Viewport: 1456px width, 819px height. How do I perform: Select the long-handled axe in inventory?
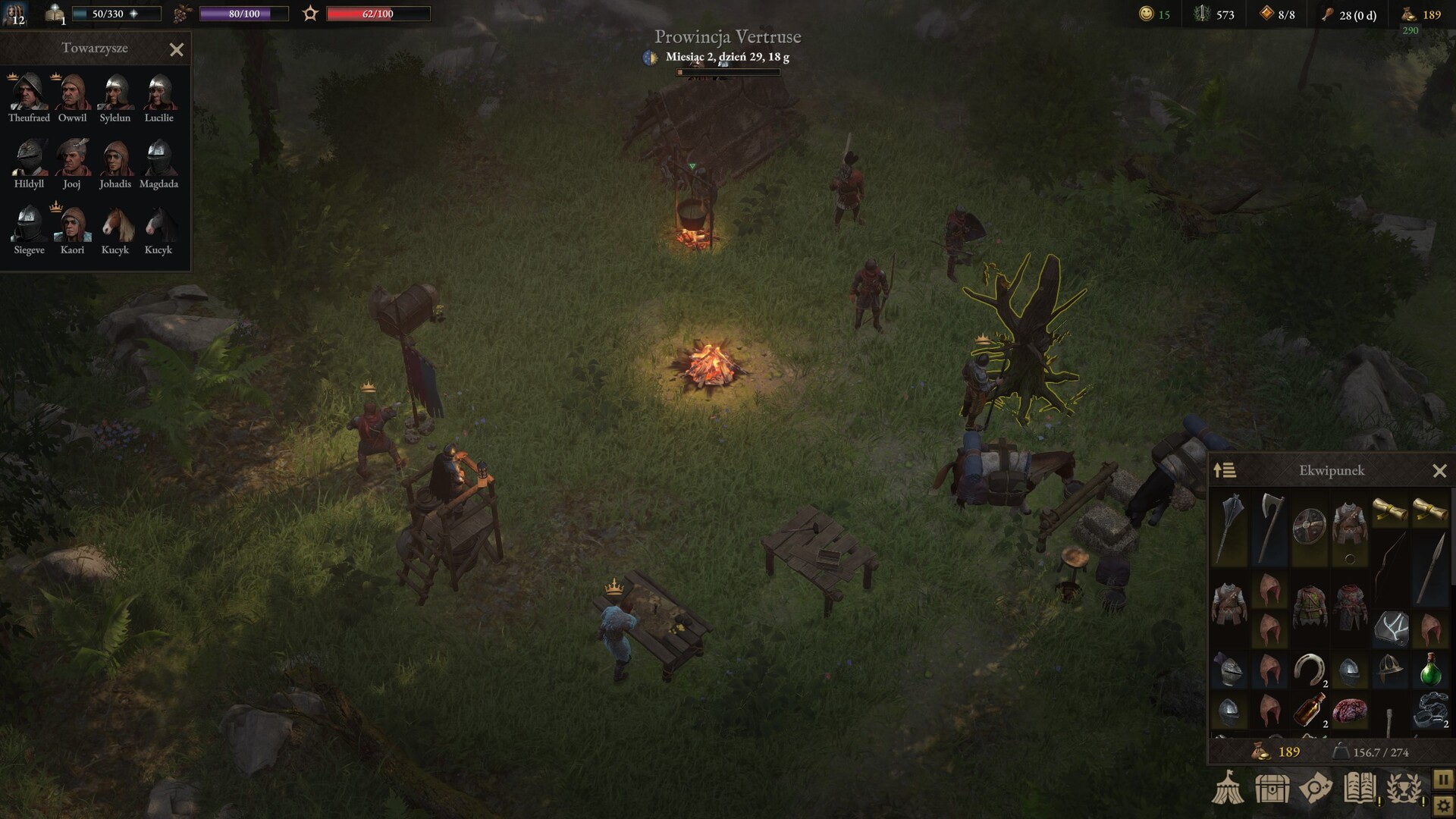1269,527
